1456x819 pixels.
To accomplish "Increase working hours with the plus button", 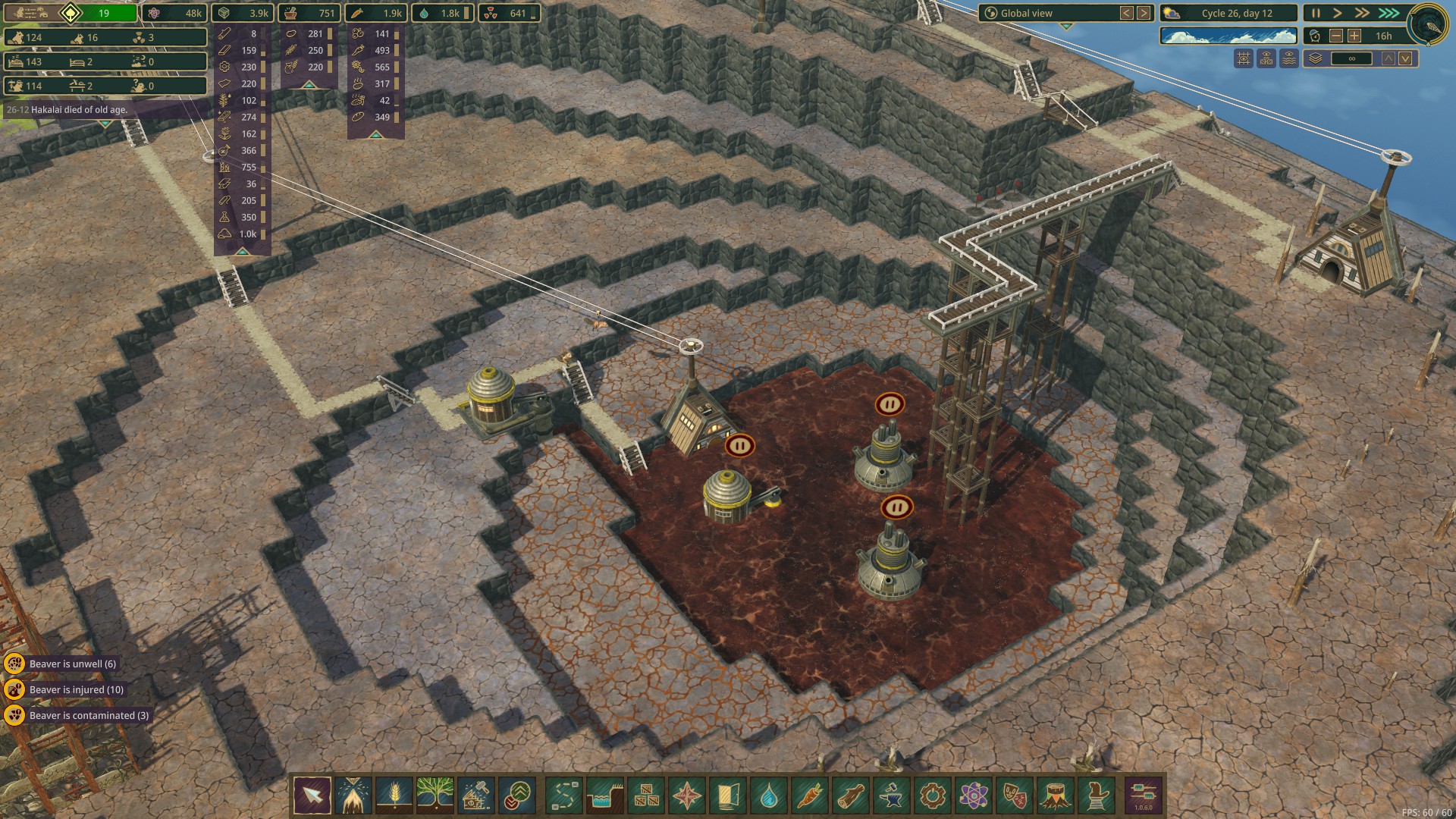I will pyautogui.click(x=1354, y=36).
